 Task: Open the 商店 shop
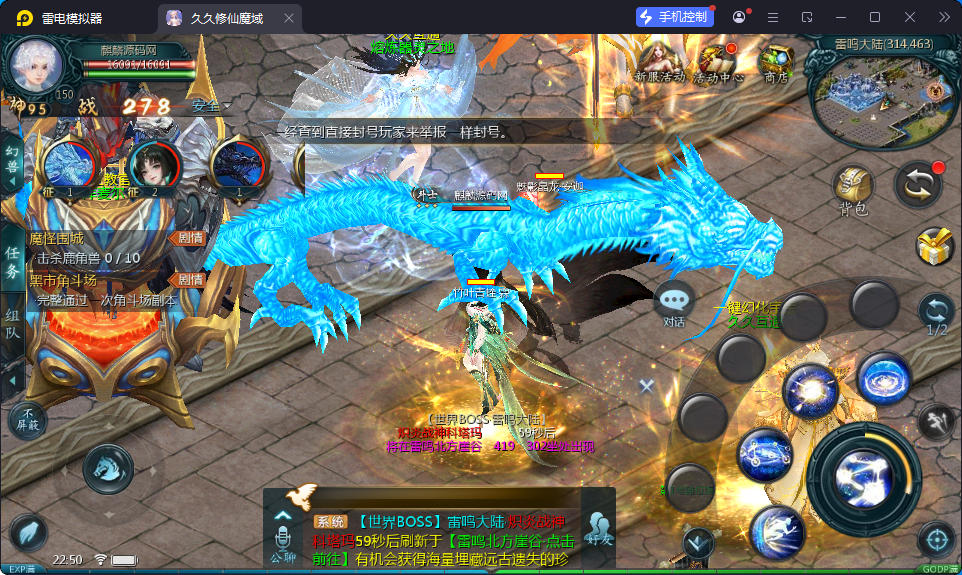pos(775,60)
